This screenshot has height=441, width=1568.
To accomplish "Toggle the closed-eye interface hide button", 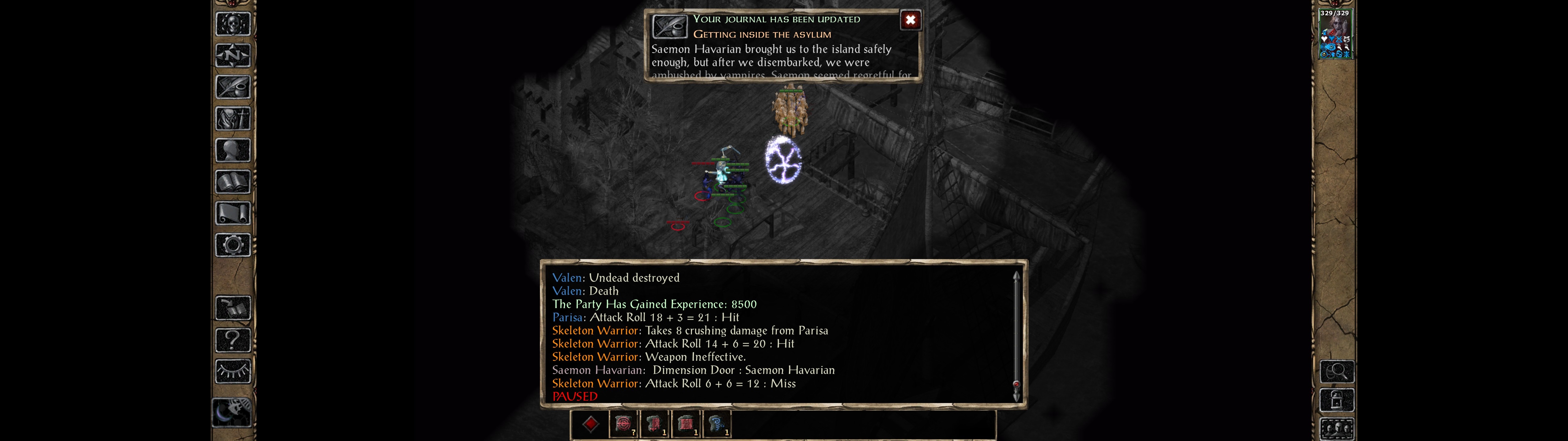I will click(x=232, y=371).
